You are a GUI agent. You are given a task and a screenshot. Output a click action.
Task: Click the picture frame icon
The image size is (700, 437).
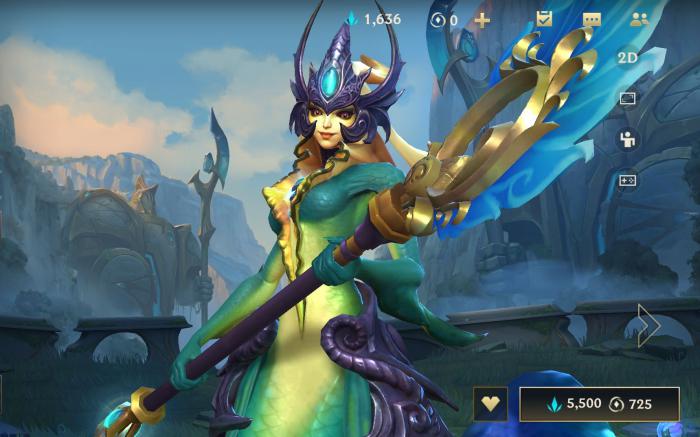(x=628, y=99)
